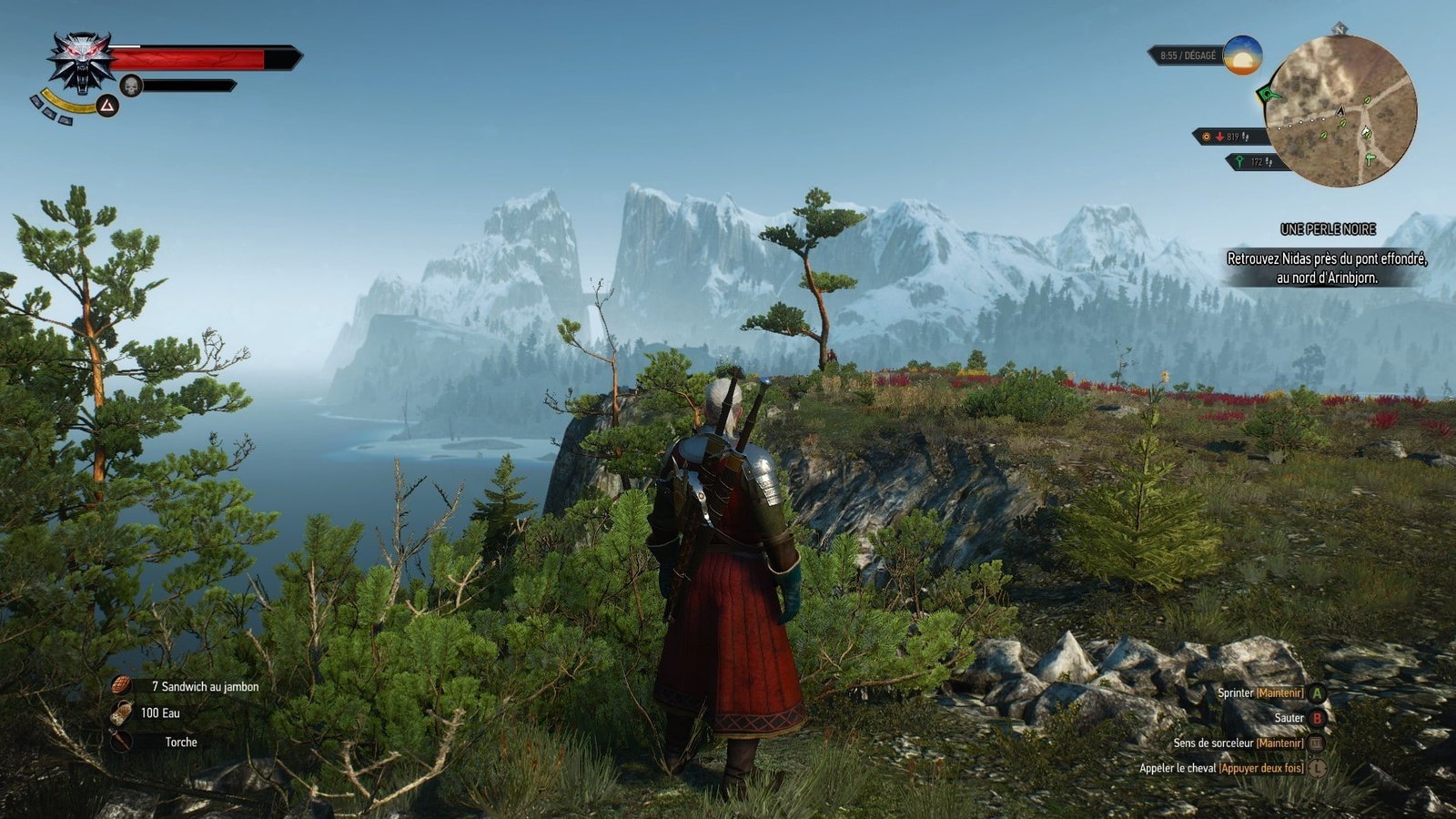Select the ham sandwich consumable icon

tap(121, 683)
